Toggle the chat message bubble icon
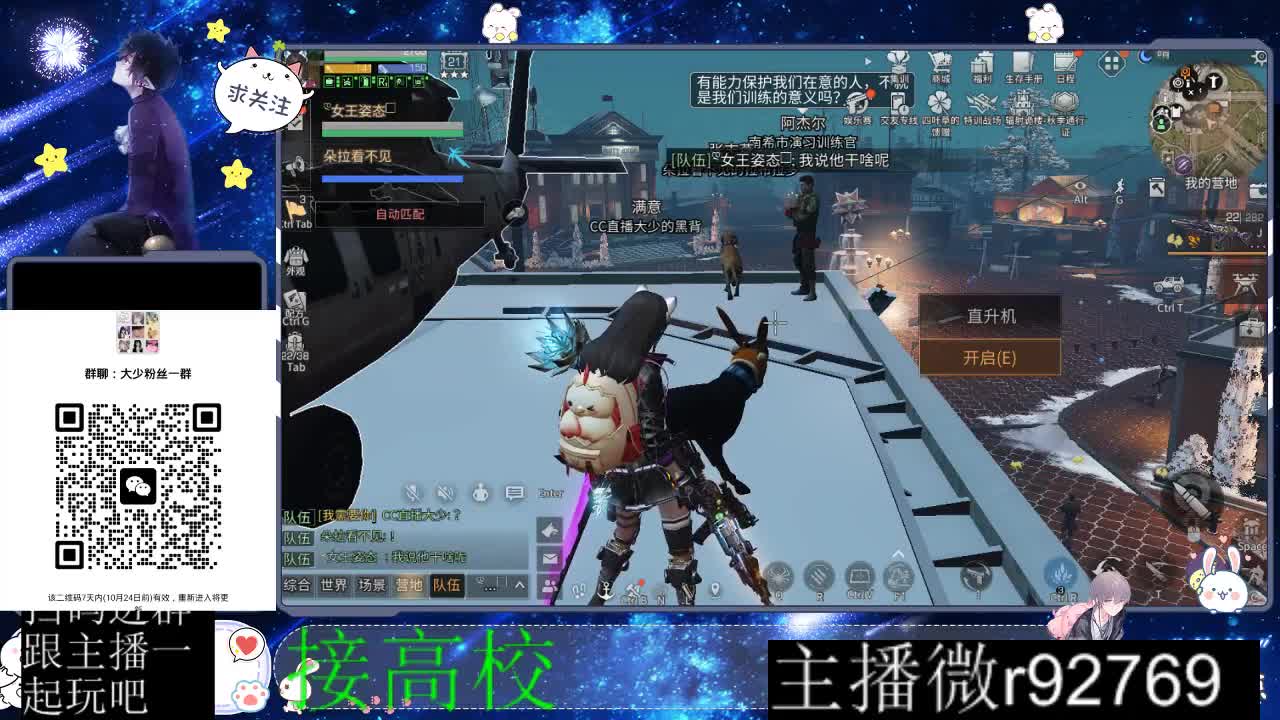 (x=515, y=492)
